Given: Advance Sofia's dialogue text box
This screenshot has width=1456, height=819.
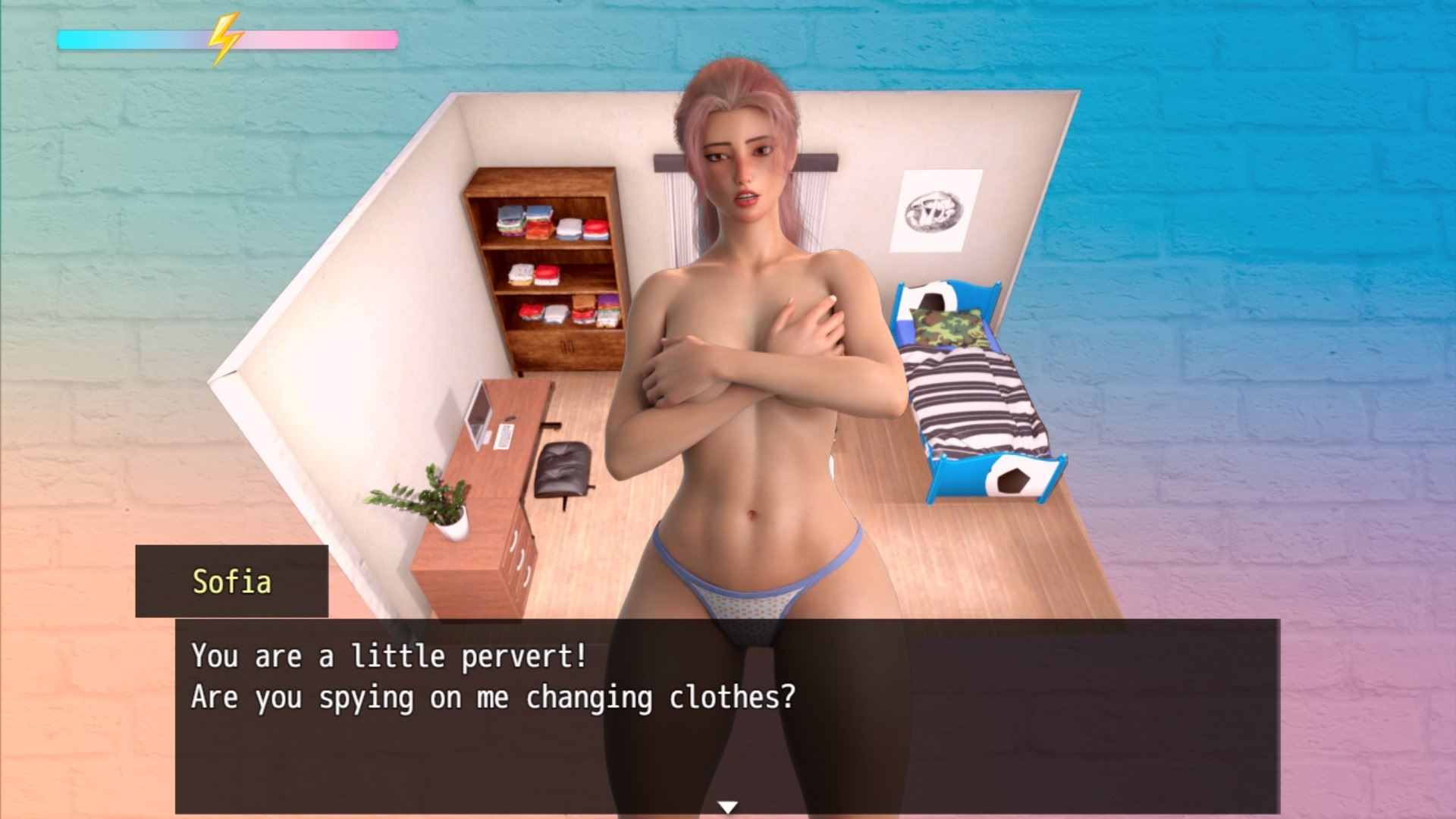Looking at the screenshot, I should 726,714.
